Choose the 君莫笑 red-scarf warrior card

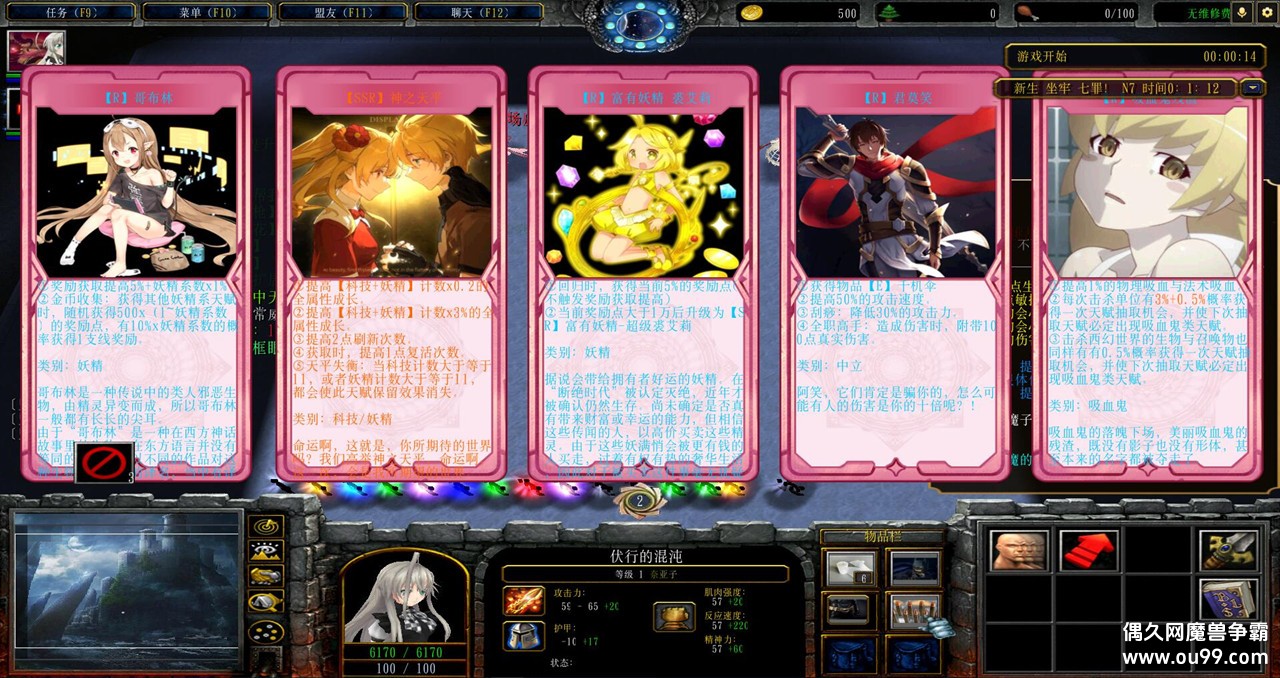tap(895, 272)
